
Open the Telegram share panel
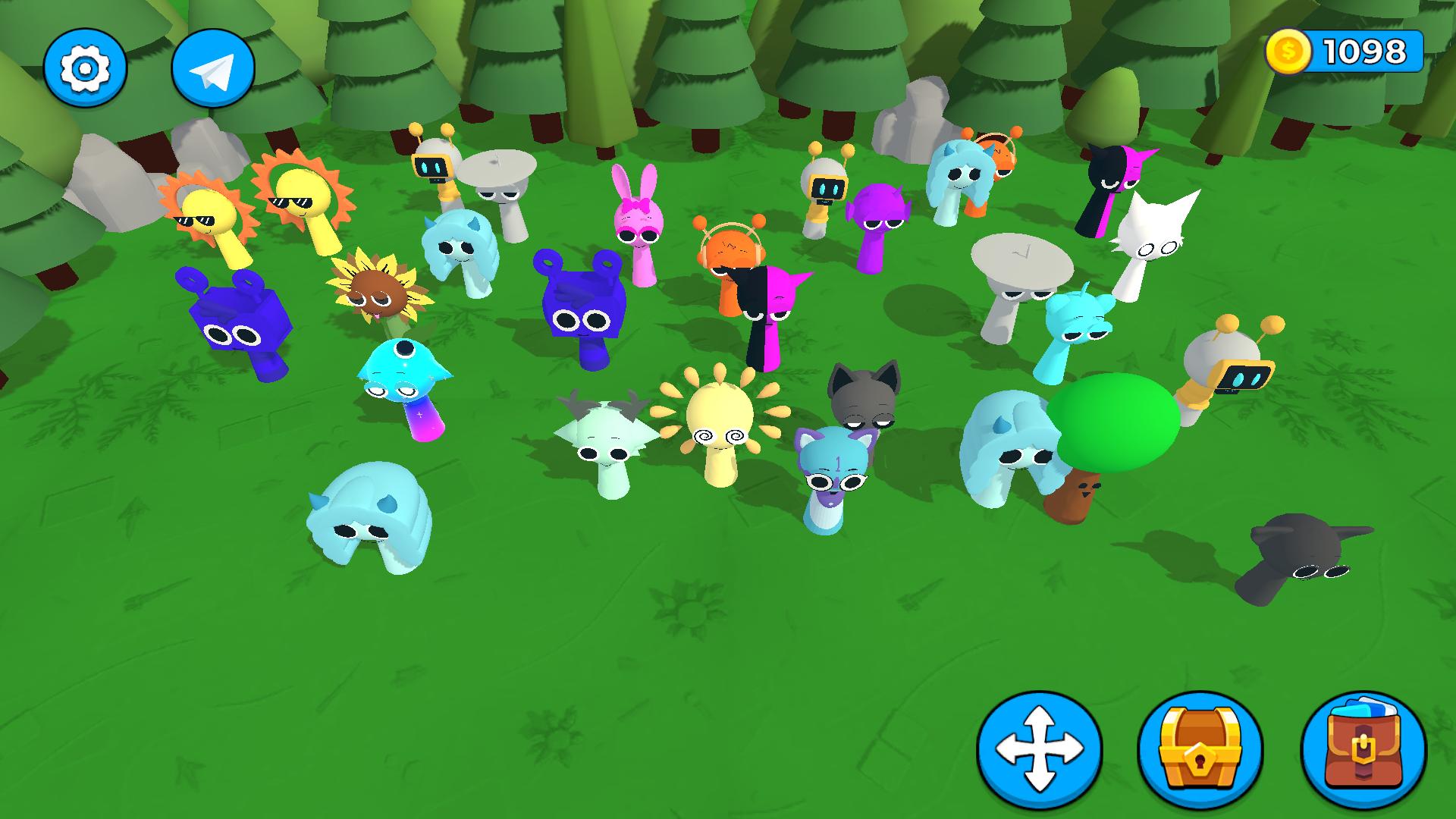pos(214,67)
